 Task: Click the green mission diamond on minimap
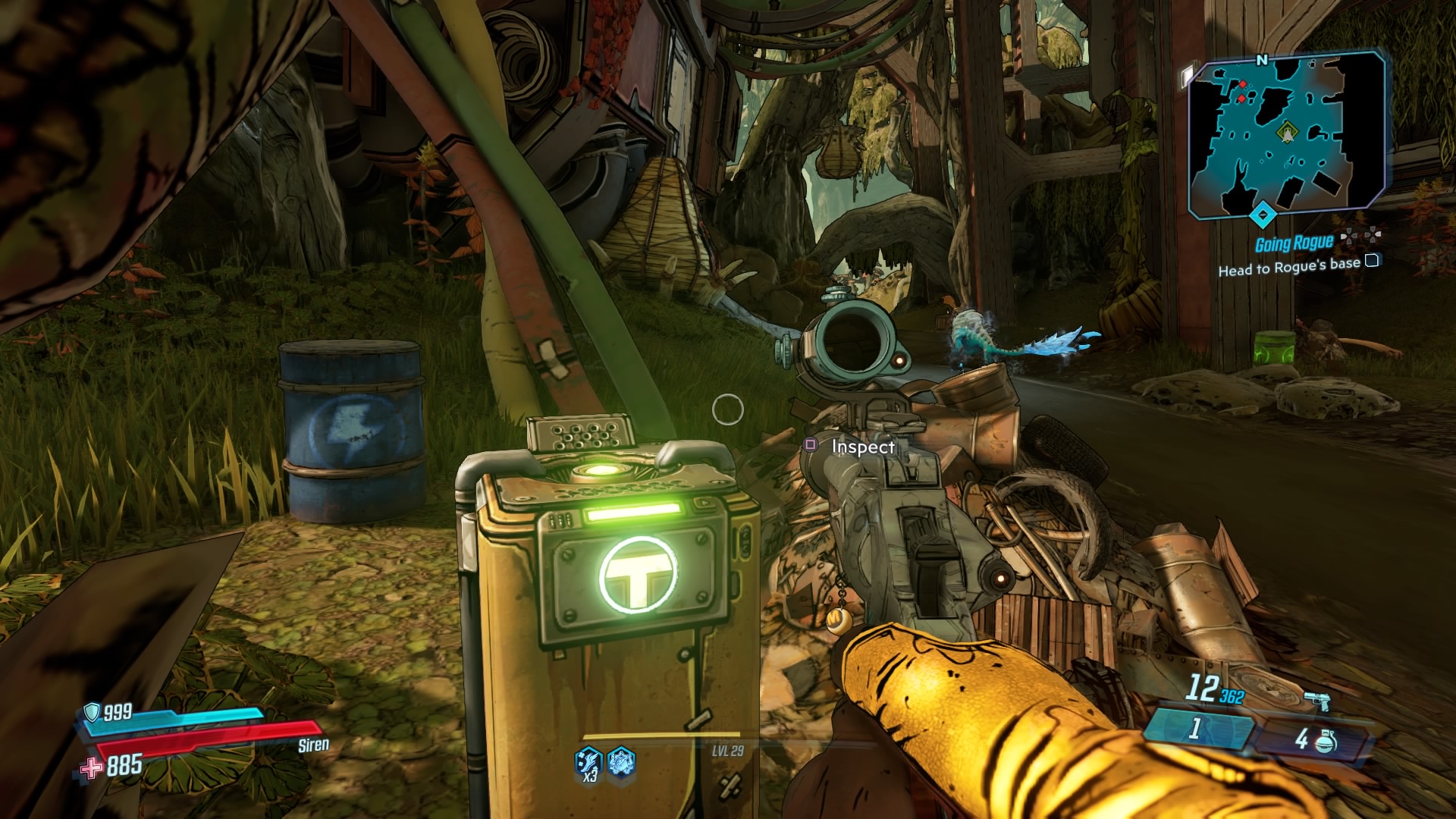pos(1287,130)
